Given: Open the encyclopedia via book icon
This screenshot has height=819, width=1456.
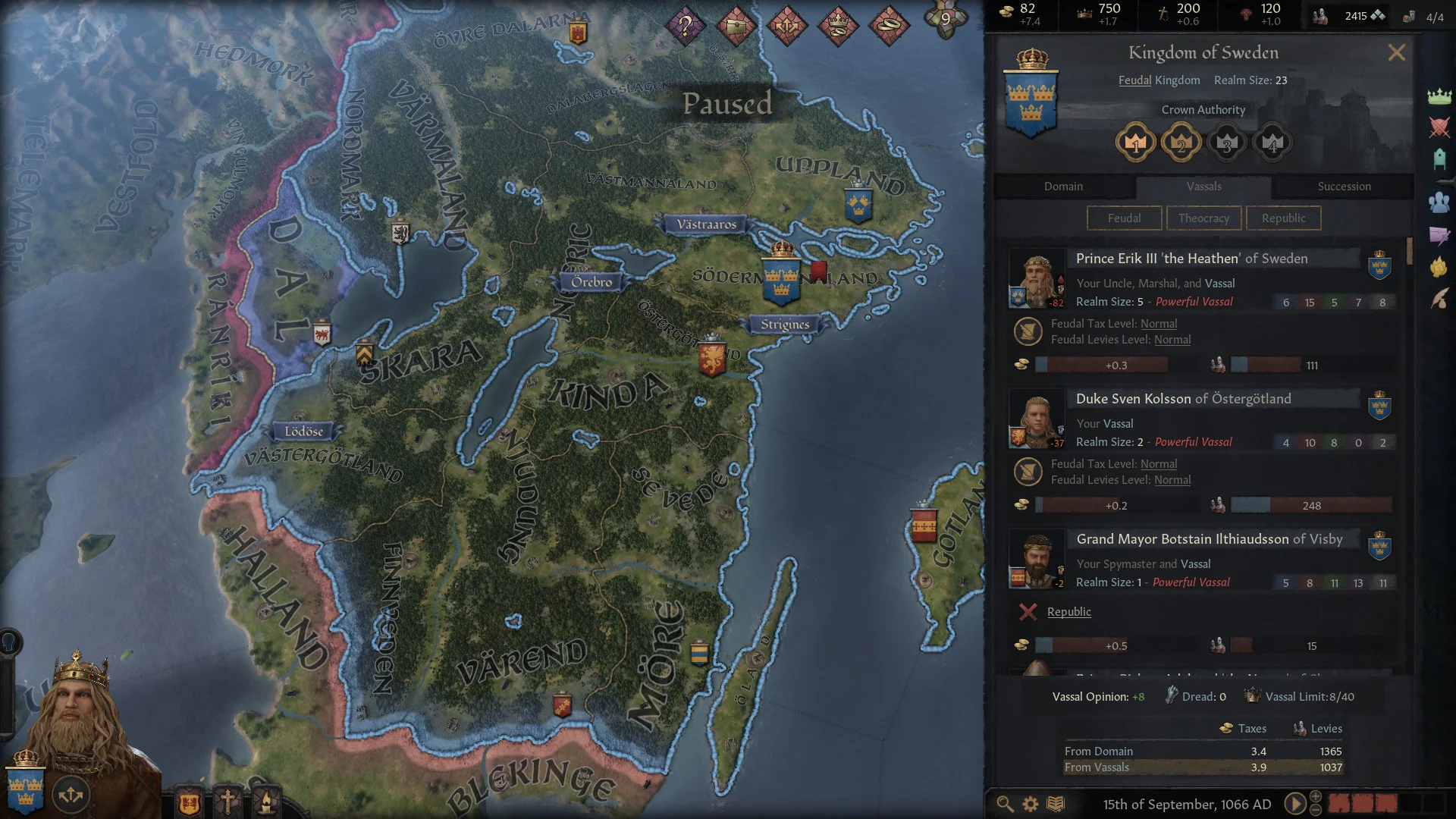Looking at the screenshot, I should tap(1054, 802).
